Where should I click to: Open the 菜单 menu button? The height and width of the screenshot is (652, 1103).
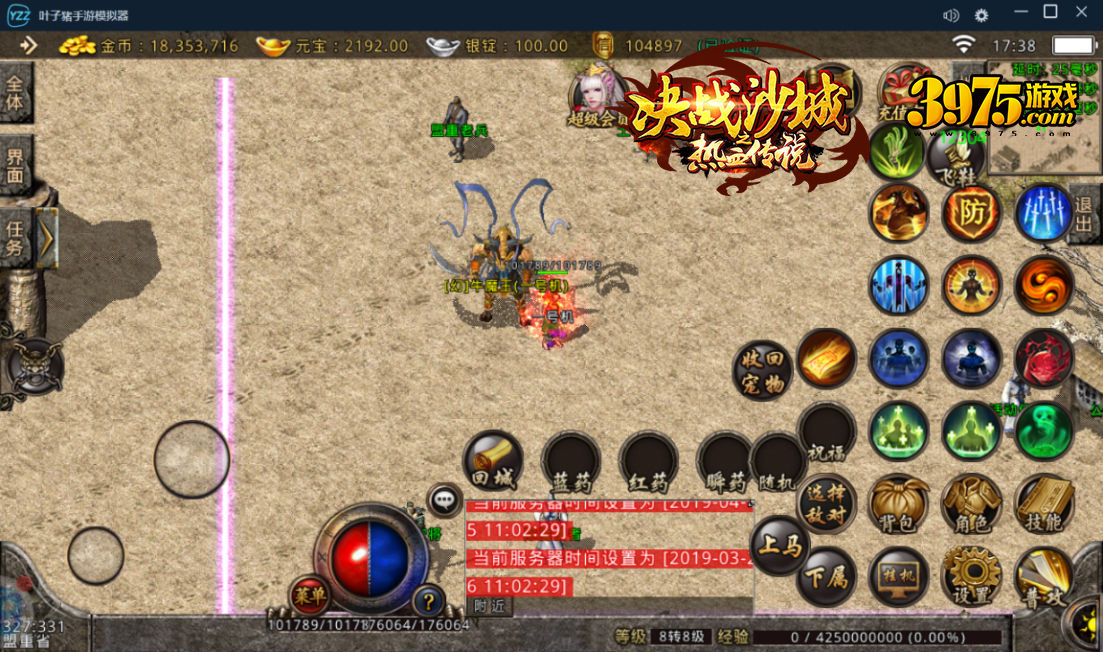pos(309,596)
